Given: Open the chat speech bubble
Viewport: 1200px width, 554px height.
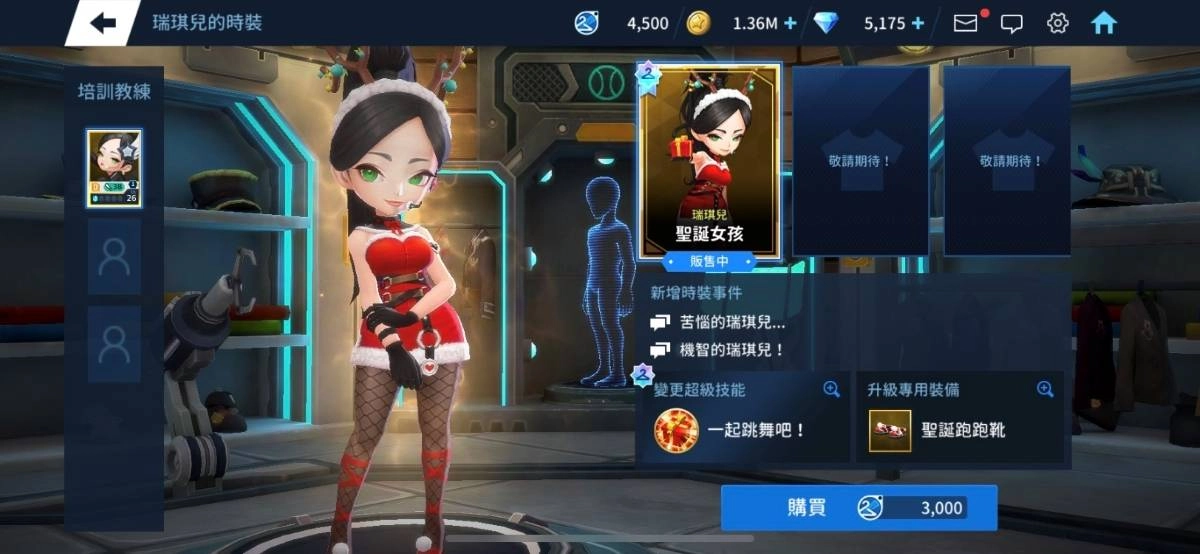Looking at the screenshot, I should [x=1012, y=23].
